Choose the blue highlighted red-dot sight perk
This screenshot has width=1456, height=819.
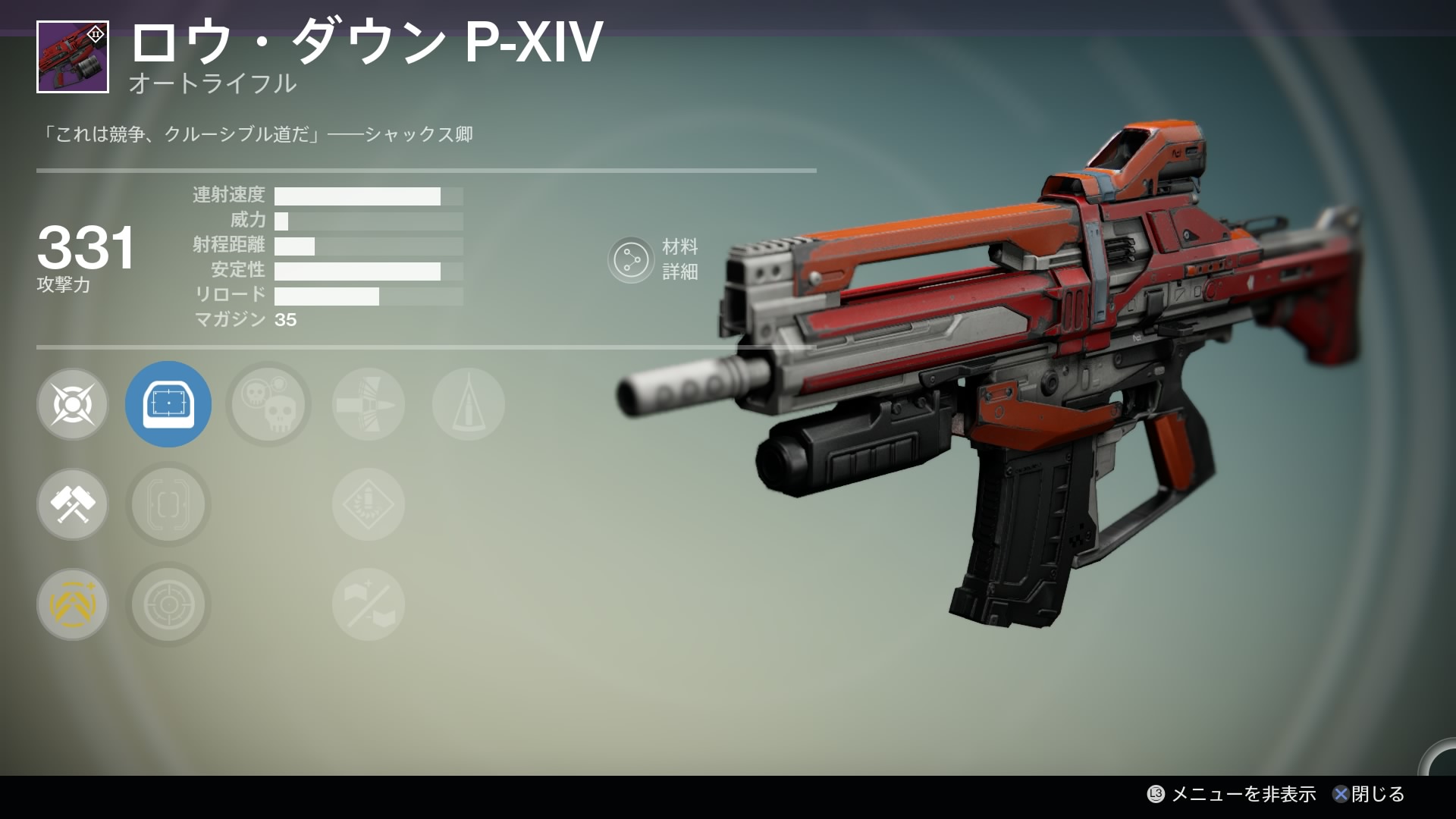[x=168, y=404]
